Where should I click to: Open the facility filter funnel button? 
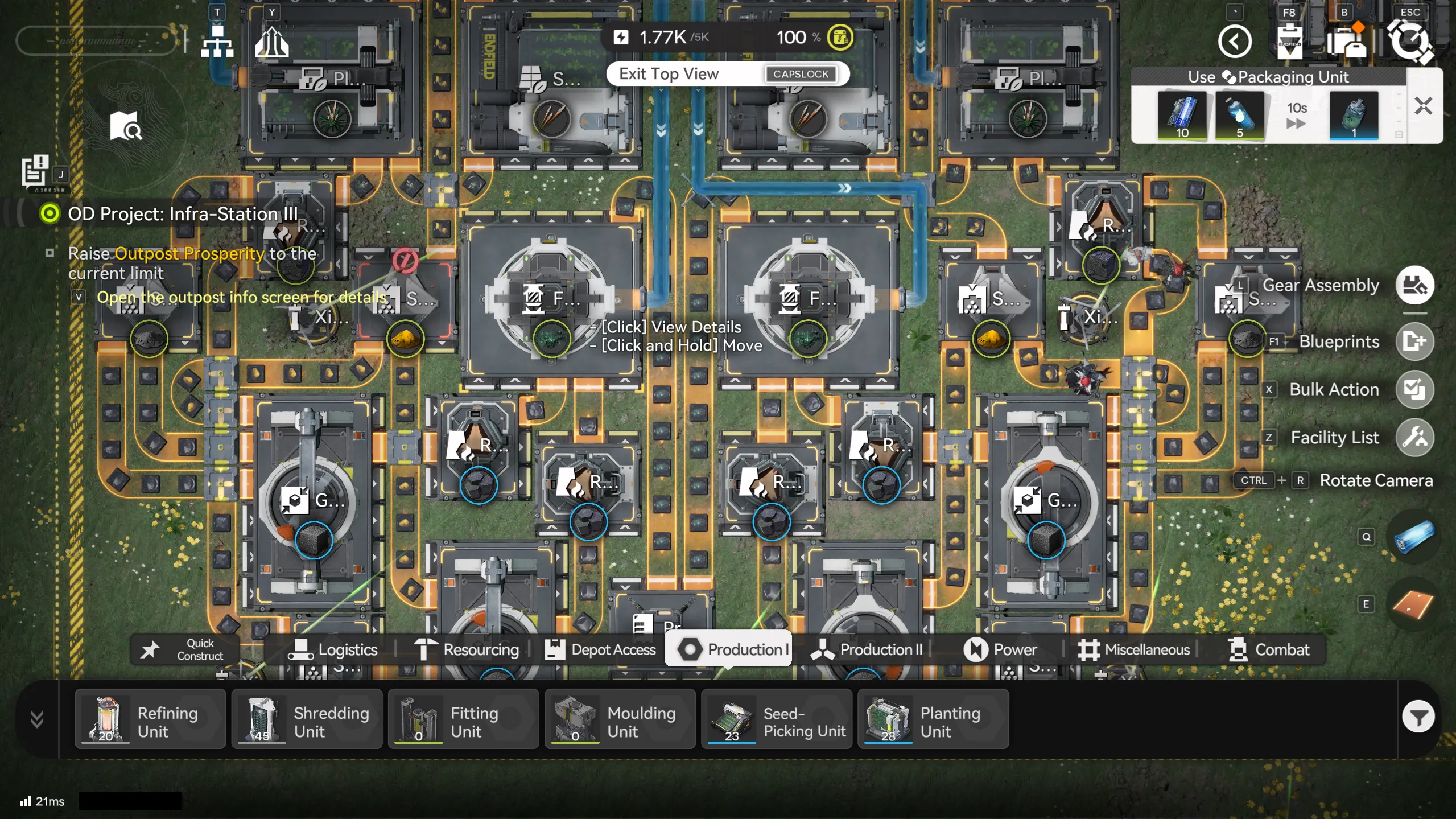tap(1418, 717)
